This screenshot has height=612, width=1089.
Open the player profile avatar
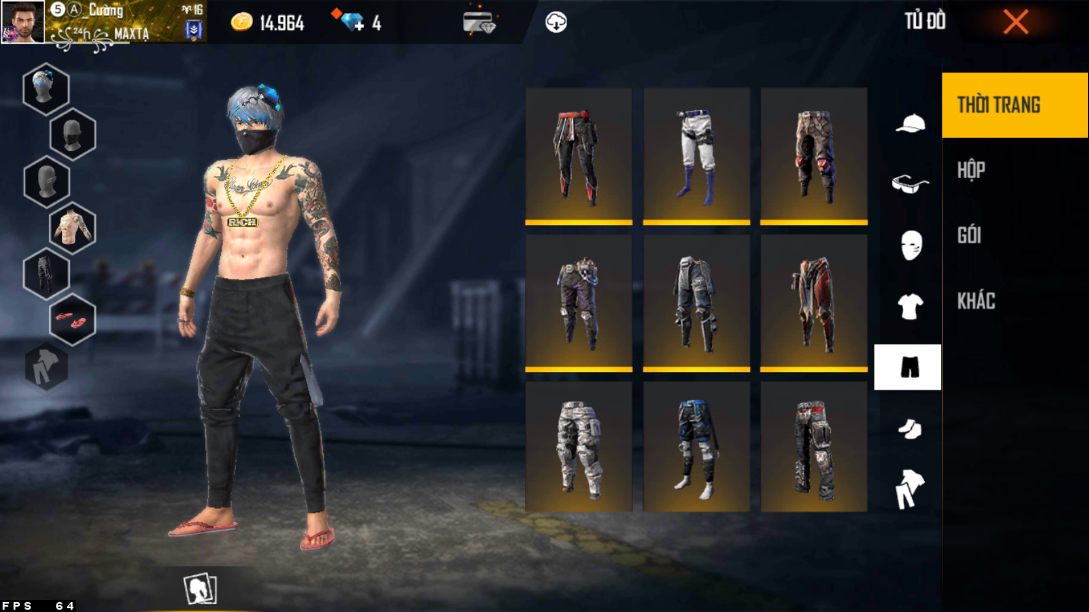coord(22,22)
